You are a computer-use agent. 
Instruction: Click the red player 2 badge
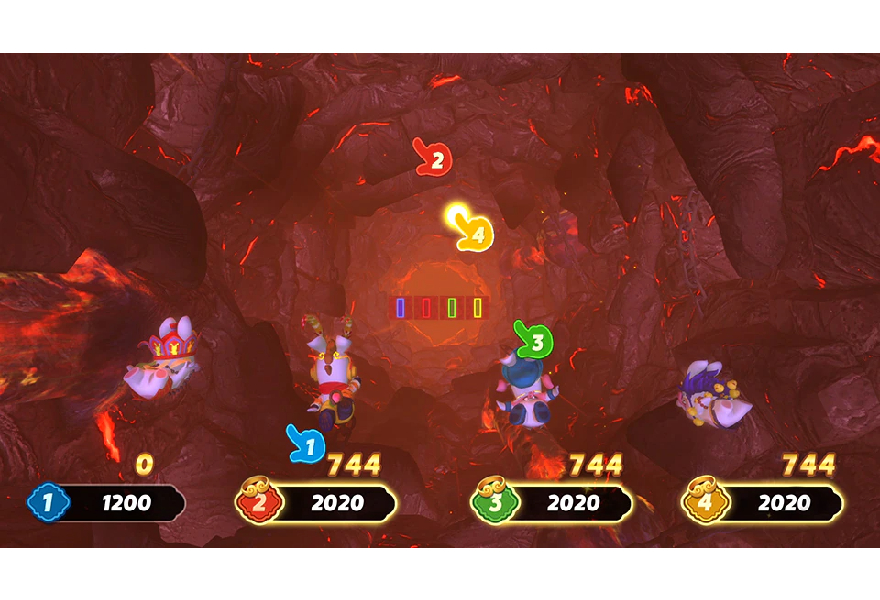(x=257, y=502)
